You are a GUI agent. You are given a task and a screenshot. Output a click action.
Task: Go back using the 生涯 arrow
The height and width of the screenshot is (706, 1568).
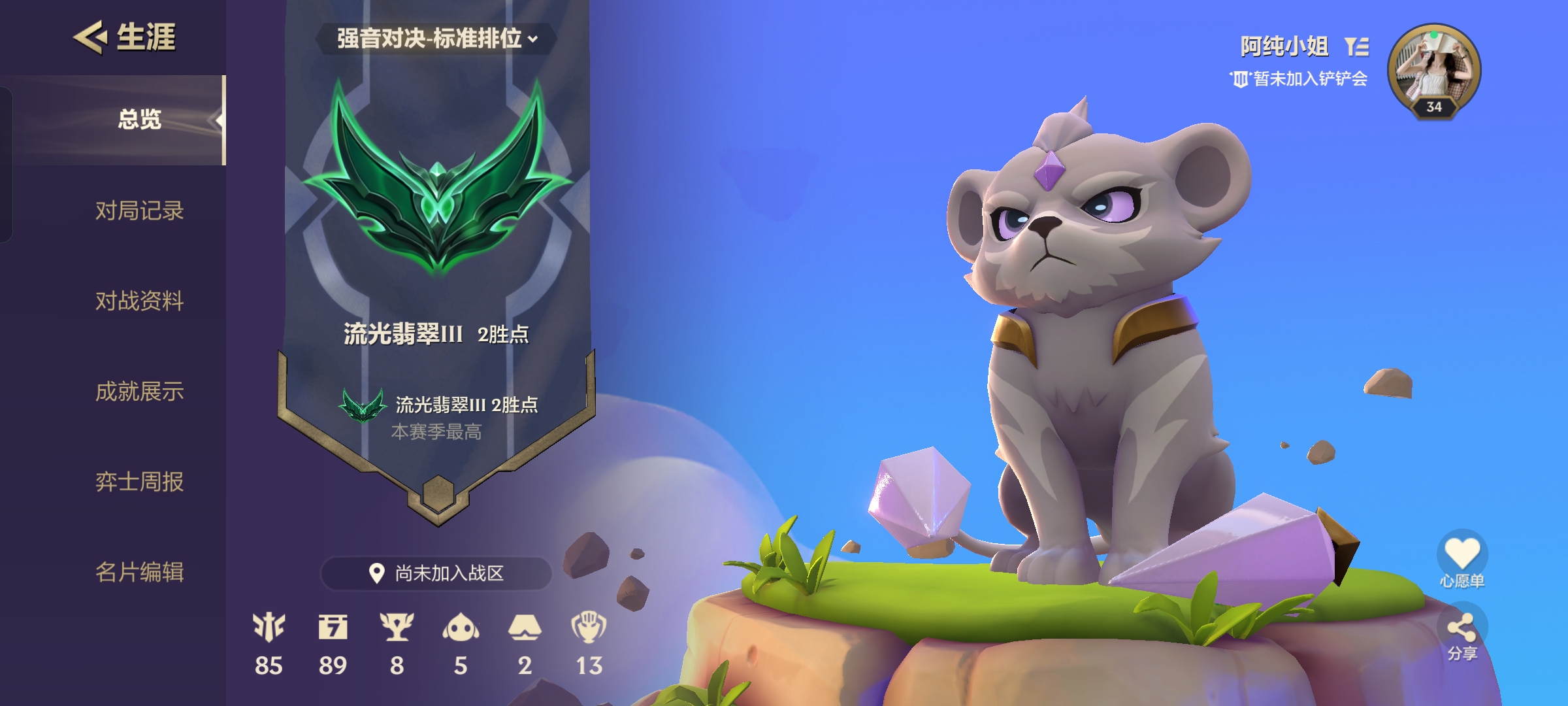pyautogui.click(x=90, y=37)
